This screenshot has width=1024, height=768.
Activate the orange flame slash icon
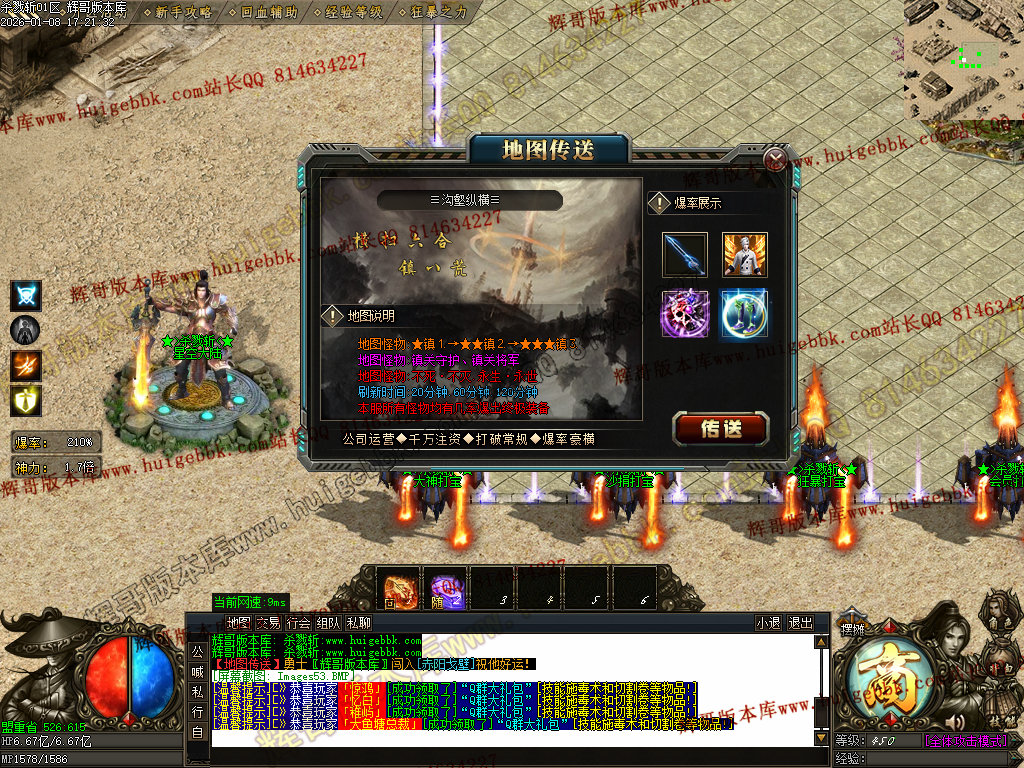tap(25, 365)
